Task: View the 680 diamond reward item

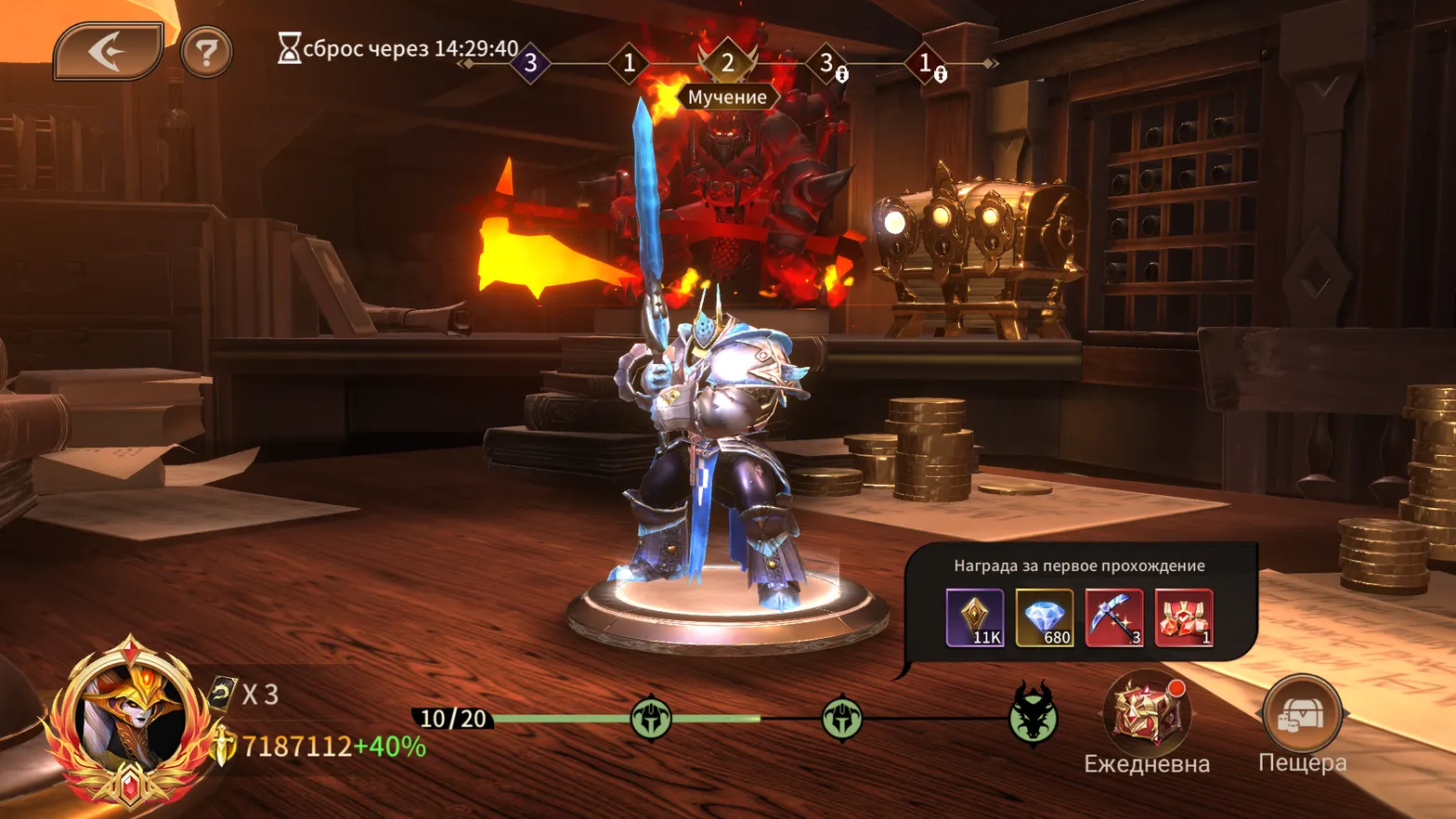Action: [x=1046, y=617]
